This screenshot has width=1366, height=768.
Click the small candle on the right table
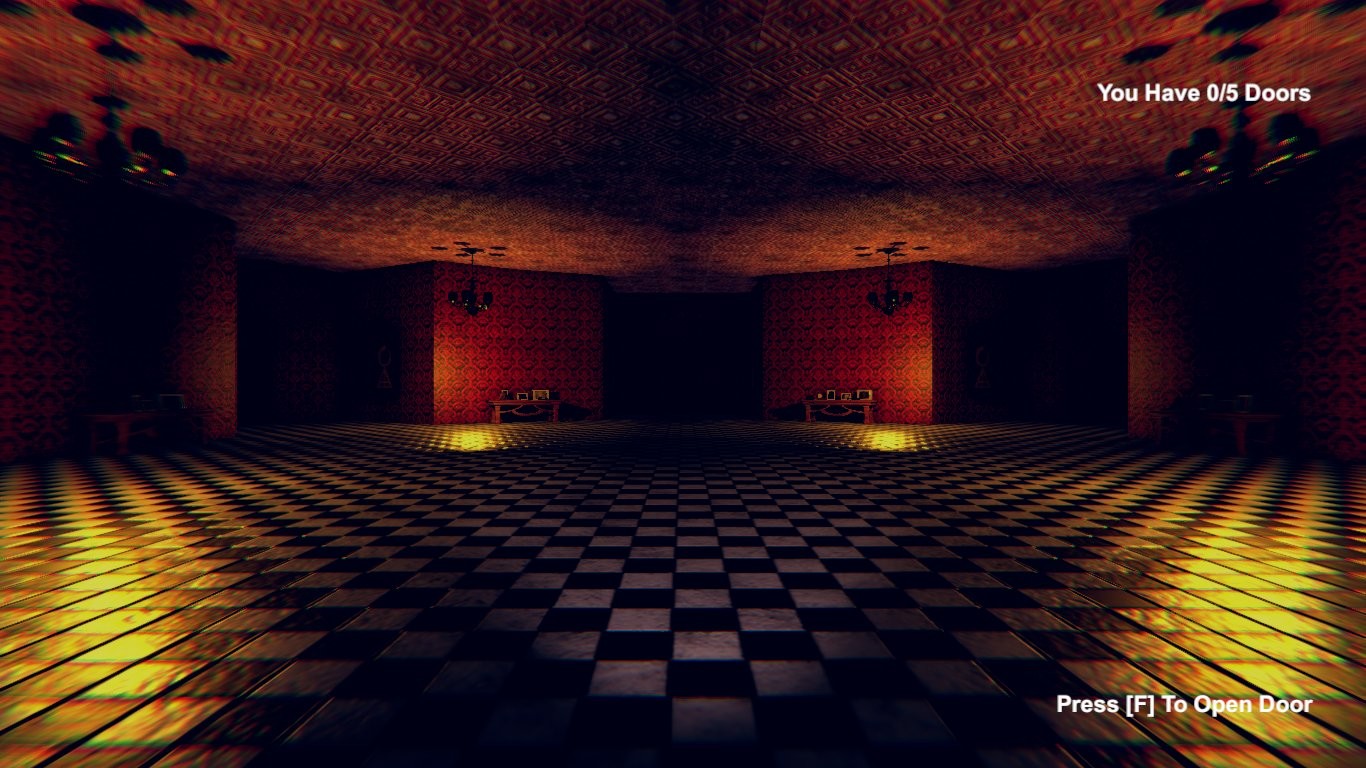(820, 395)
